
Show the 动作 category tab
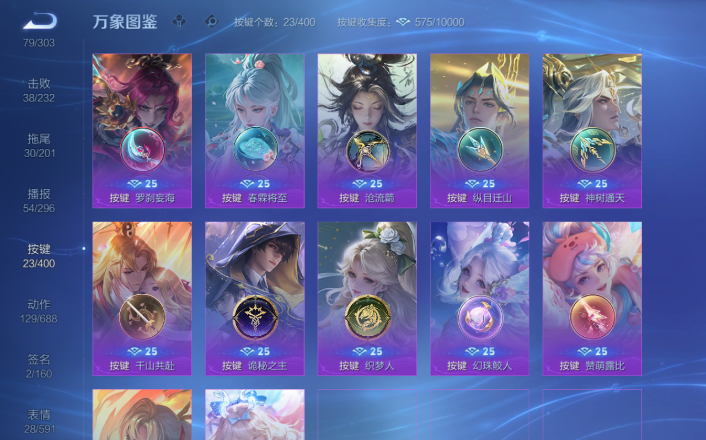pos(40,310)
